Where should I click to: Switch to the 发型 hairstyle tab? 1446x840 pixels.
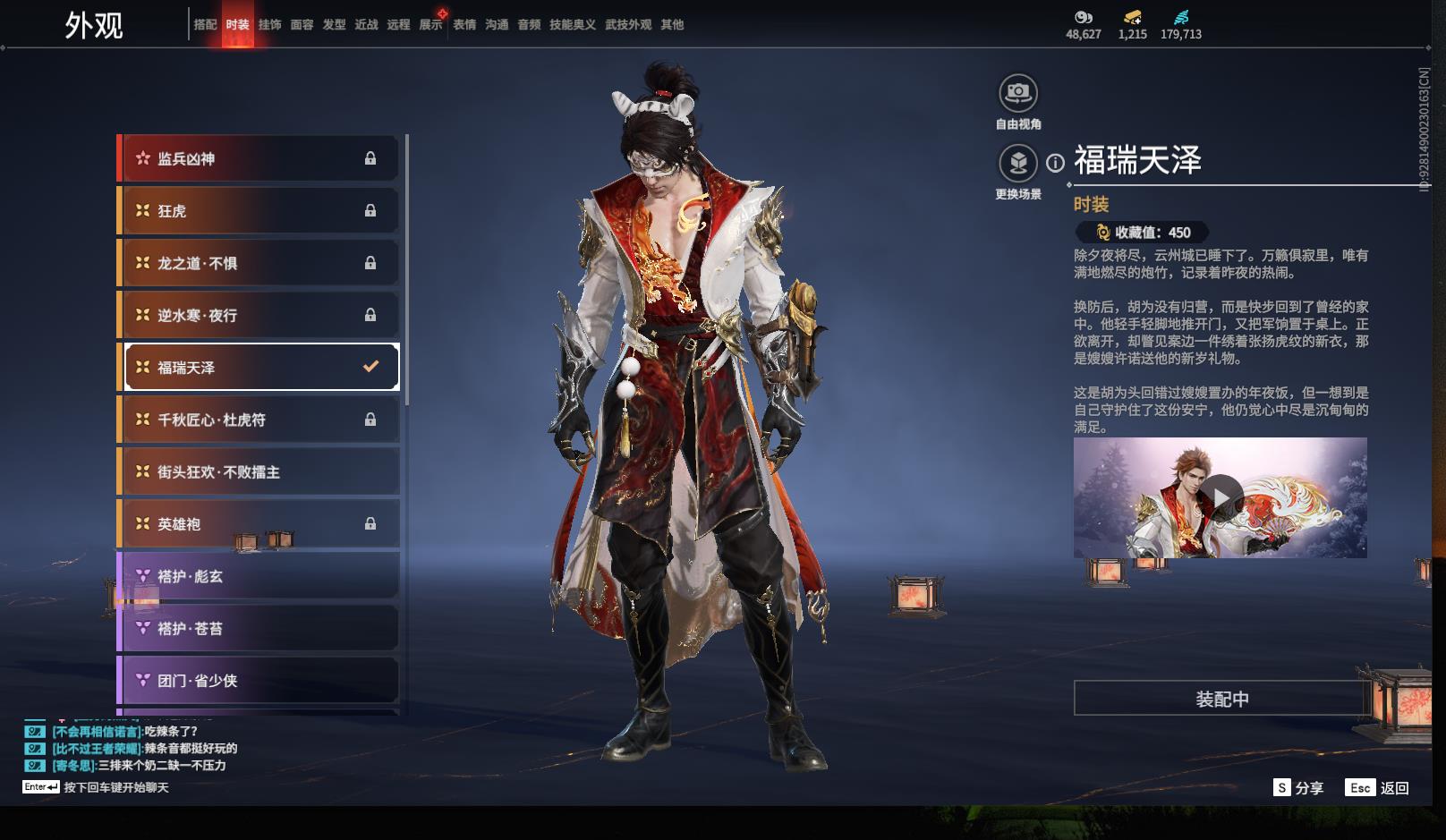click(x=334, y=25)
